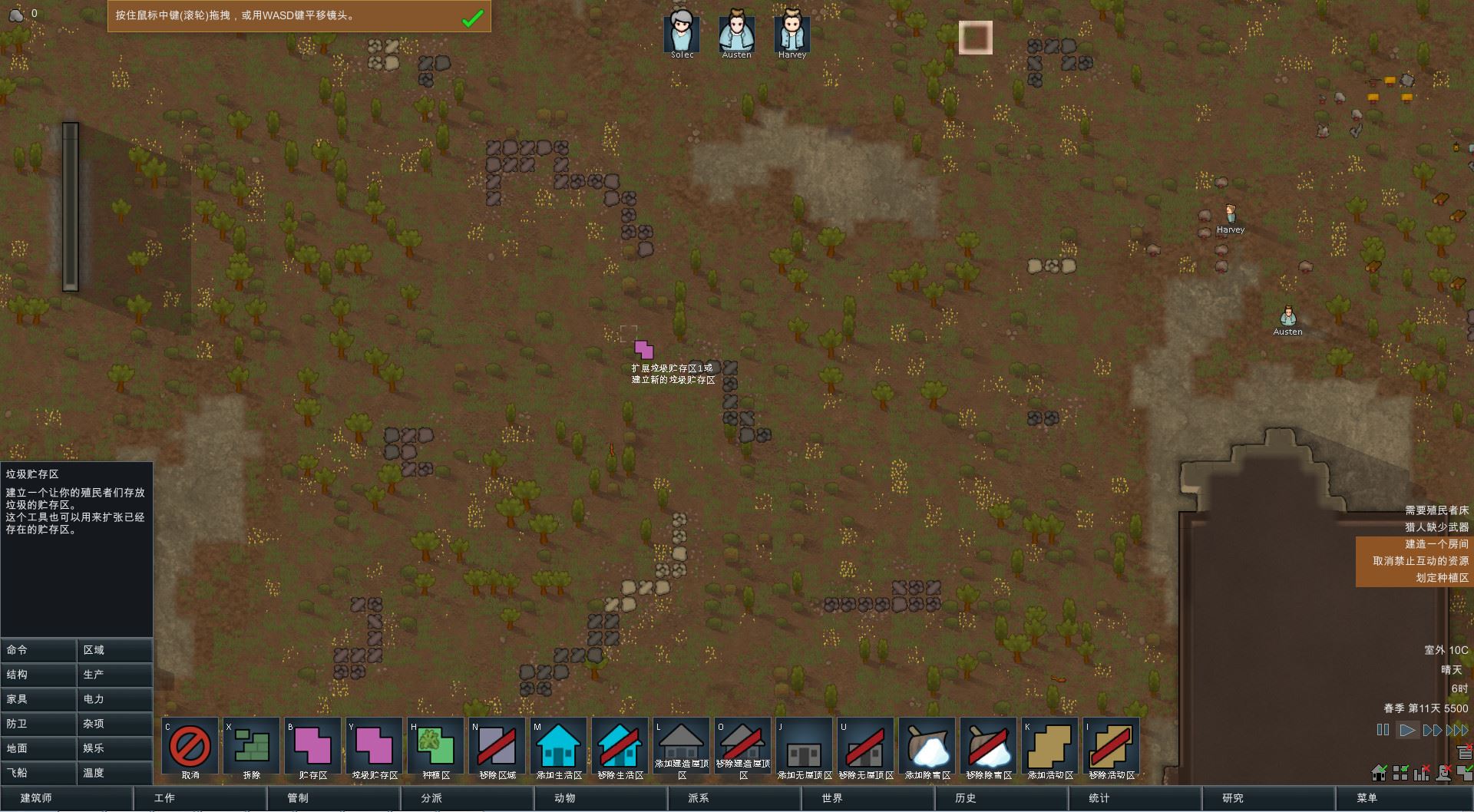Select the 移除活动区 remove allowed area tool
Viewport: 1474px width, 812px height.
tap(1112, 746)
